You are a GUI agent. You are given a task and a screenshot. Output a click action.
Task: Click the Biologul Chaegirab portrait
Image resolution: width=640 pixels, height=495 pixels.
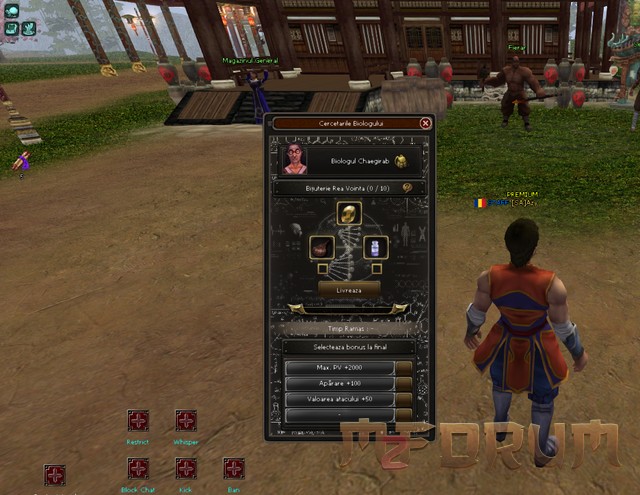coord(295,160)
